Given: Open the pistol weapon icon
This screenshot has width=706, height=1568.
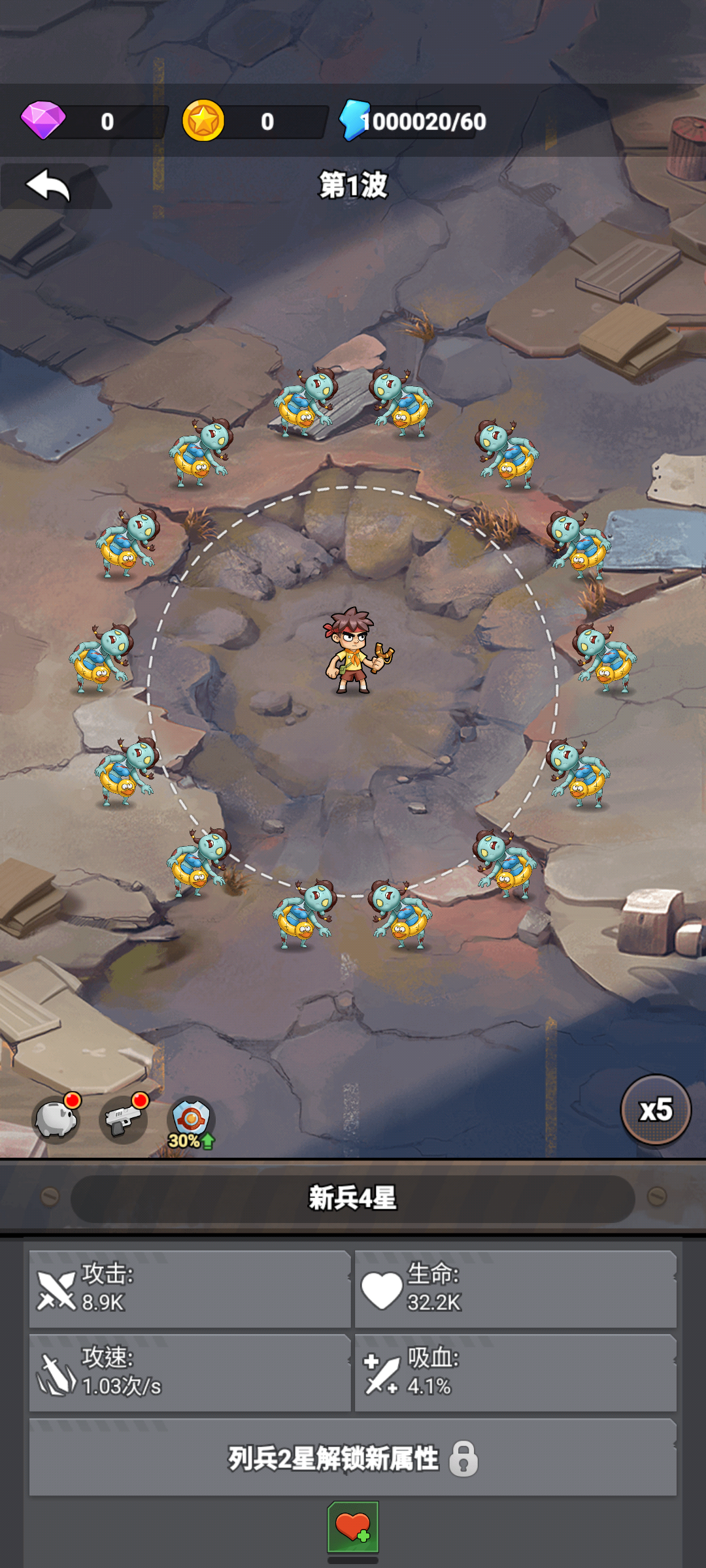Looking at the screenshot, I should 123,1120.
